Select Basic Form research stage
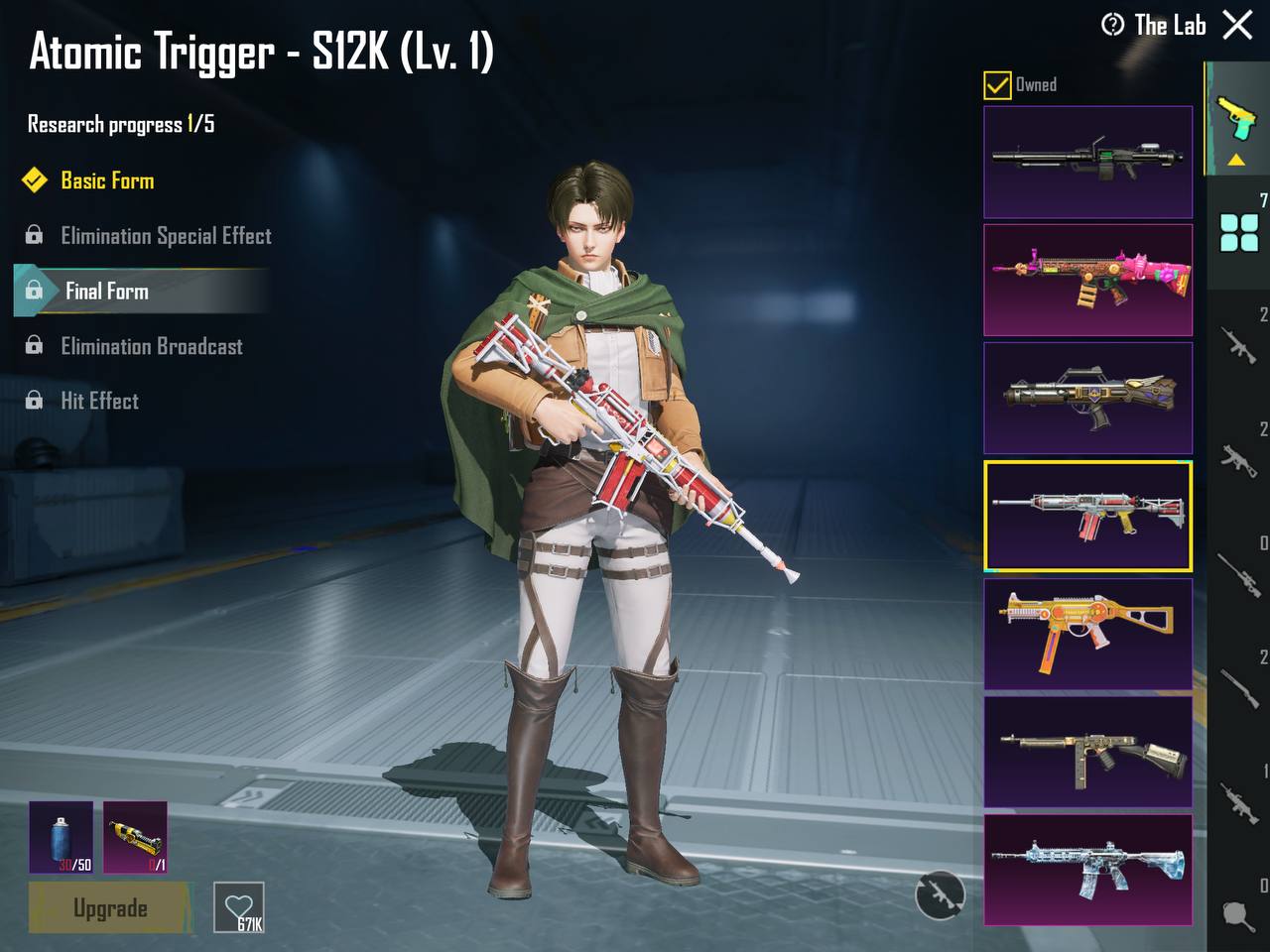Viewport: 1270px width, 952px height. [107, 180]
